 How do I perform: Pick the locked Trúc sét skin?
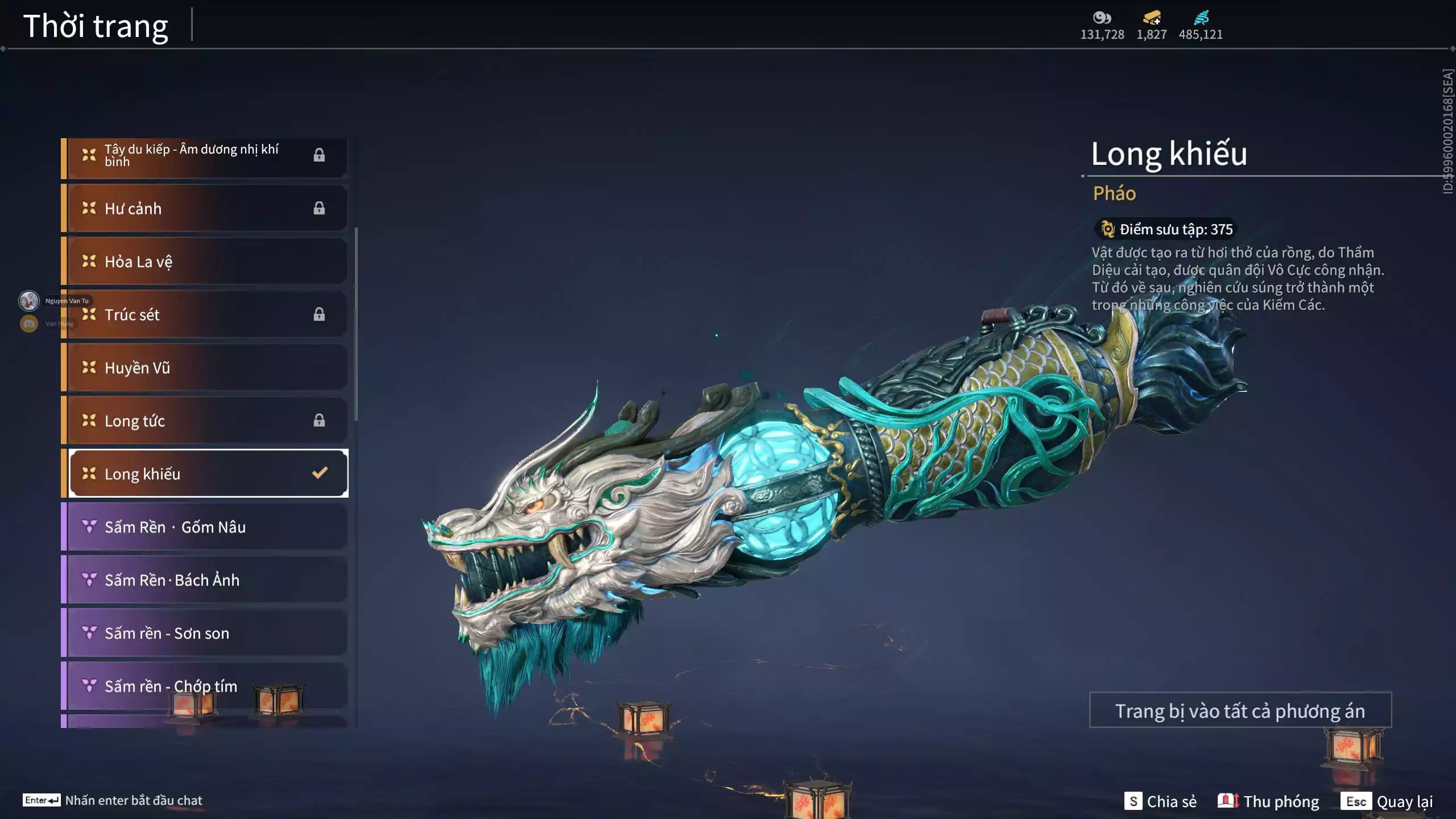tap(205, 315)
